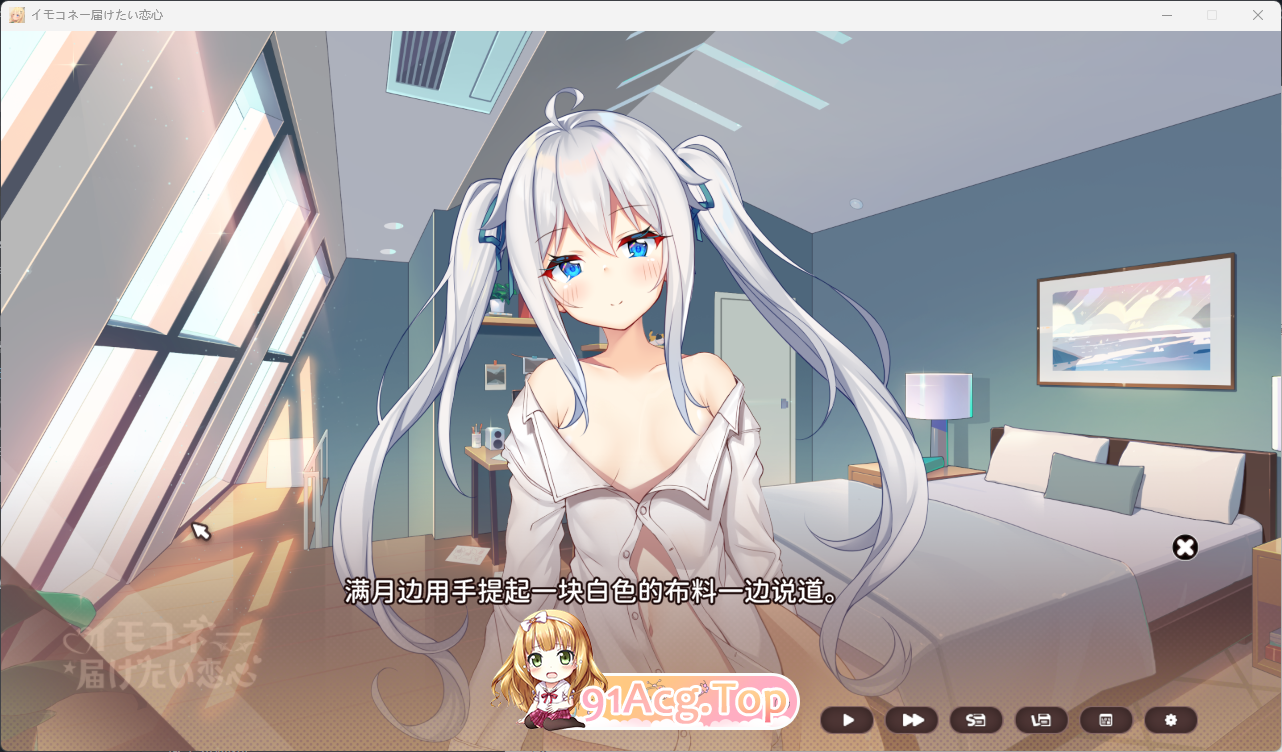Click the title bar showing イモコネー届けたい恋心

click(x=110, y=14)
